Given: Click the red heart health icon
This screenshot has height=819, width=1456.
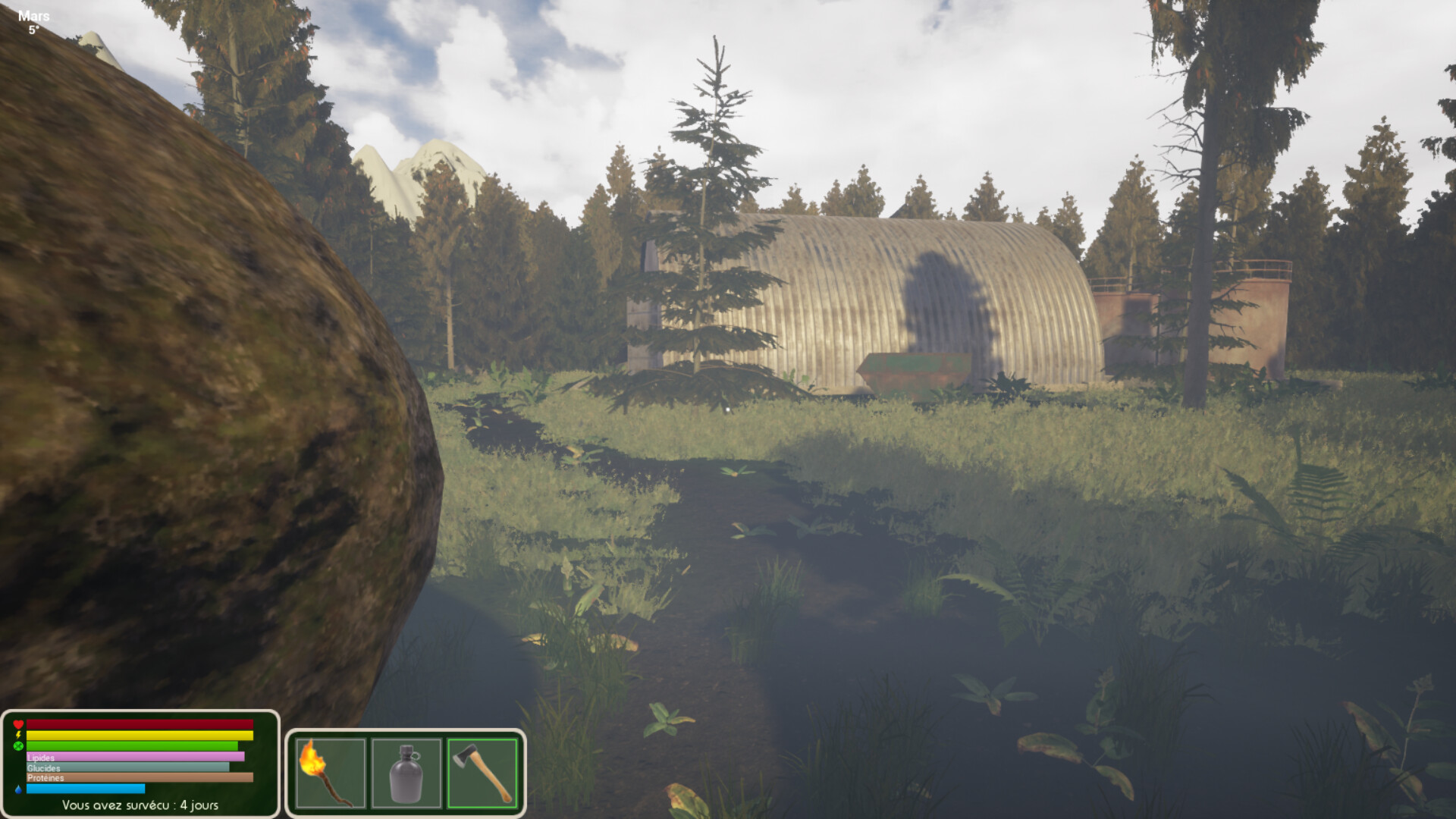Looking at the screenshot, I should (17, 724).
